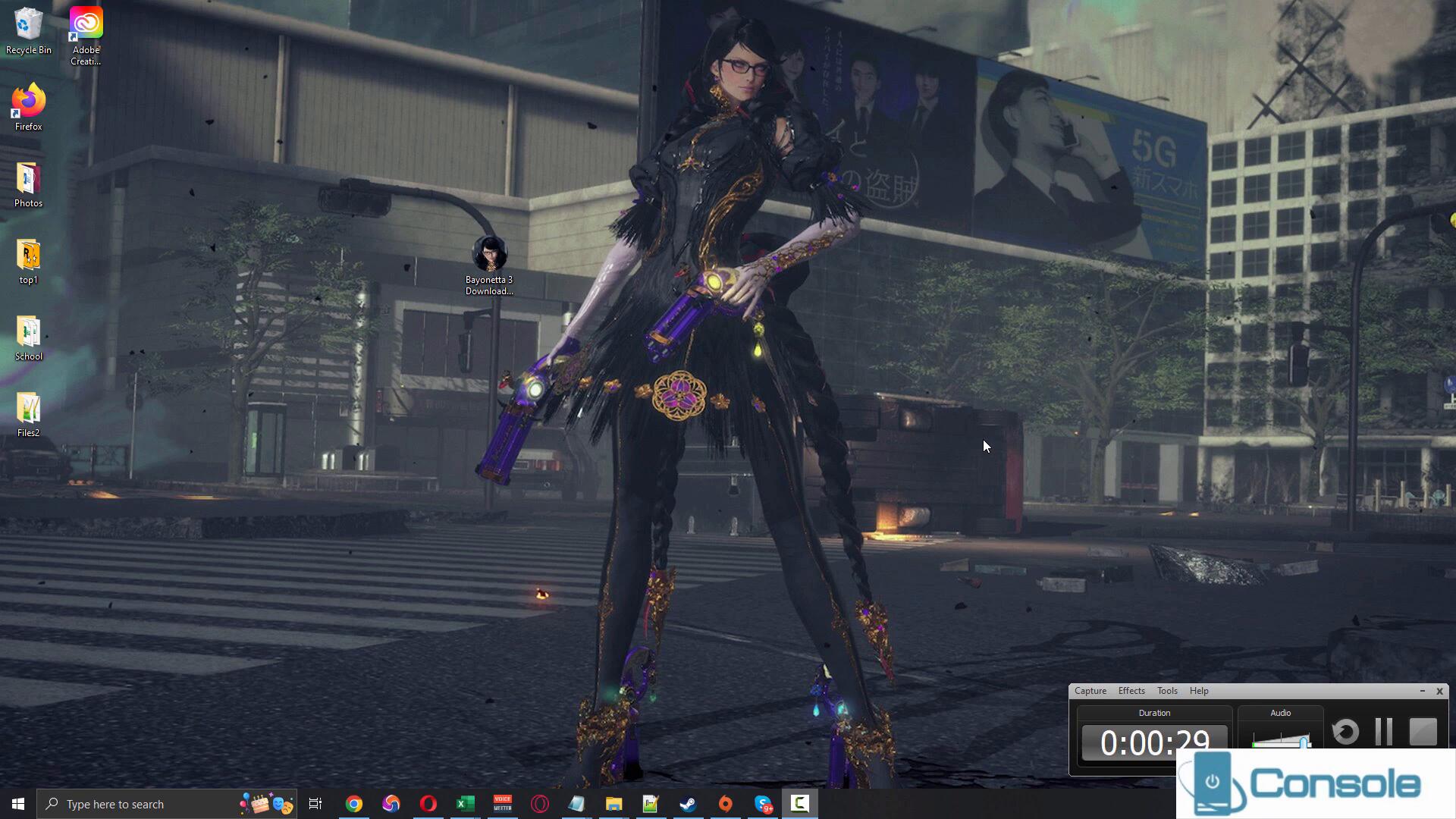This screenshot has width=1456, height=819.
Task: Open the Steam taskbar icon
Action: pyautogui.click(x=688, y=804)
